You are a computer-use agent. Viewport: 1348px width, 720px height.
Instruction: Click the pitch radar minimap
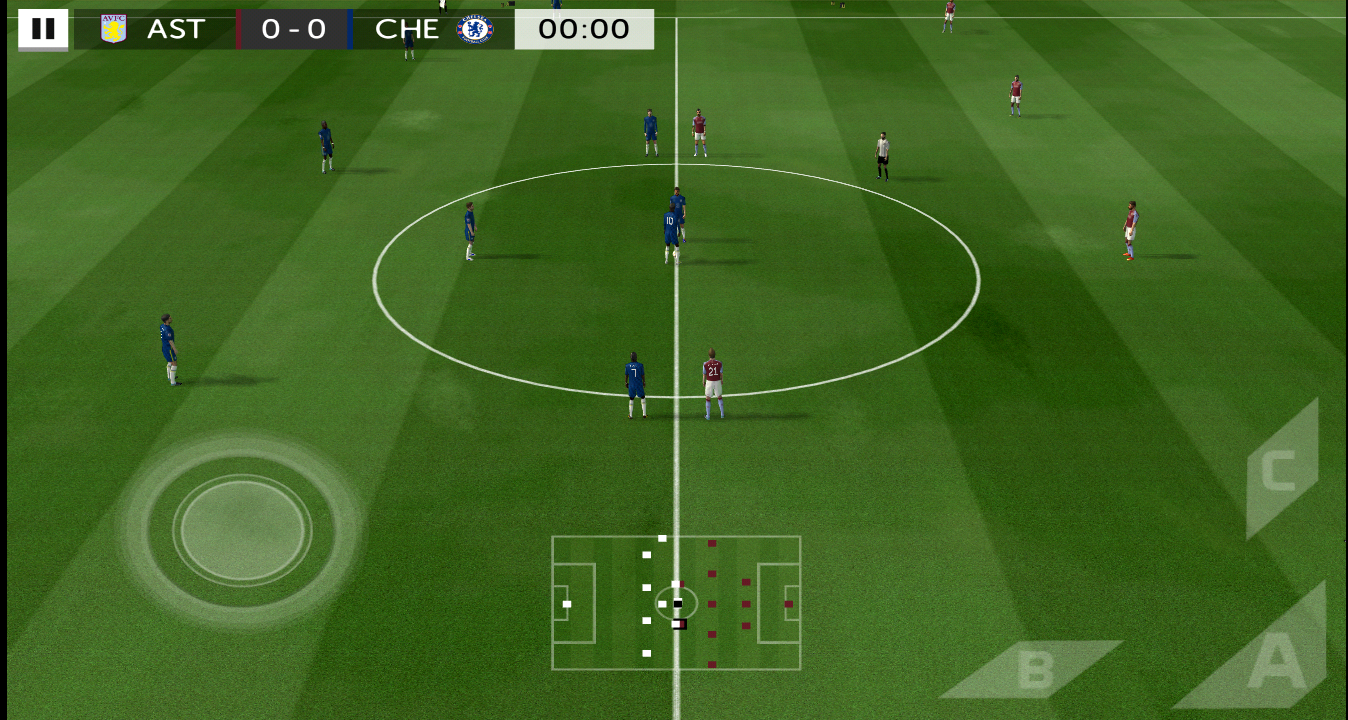[x=676, y=603]
